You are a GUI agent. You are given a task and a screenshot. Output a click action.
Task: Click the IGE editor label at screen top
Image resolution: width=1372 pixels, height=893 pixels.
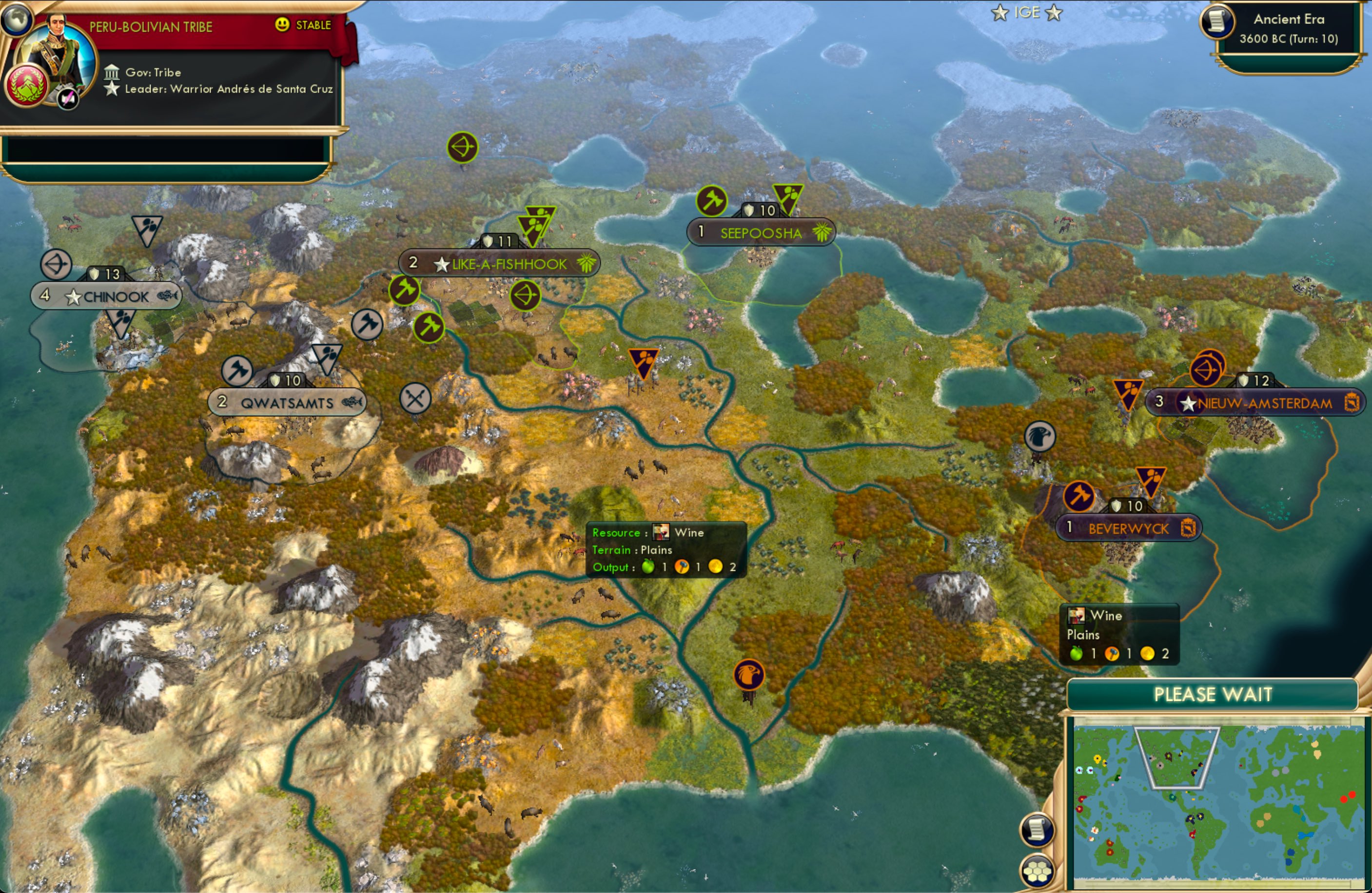[x=1027, y=12]
